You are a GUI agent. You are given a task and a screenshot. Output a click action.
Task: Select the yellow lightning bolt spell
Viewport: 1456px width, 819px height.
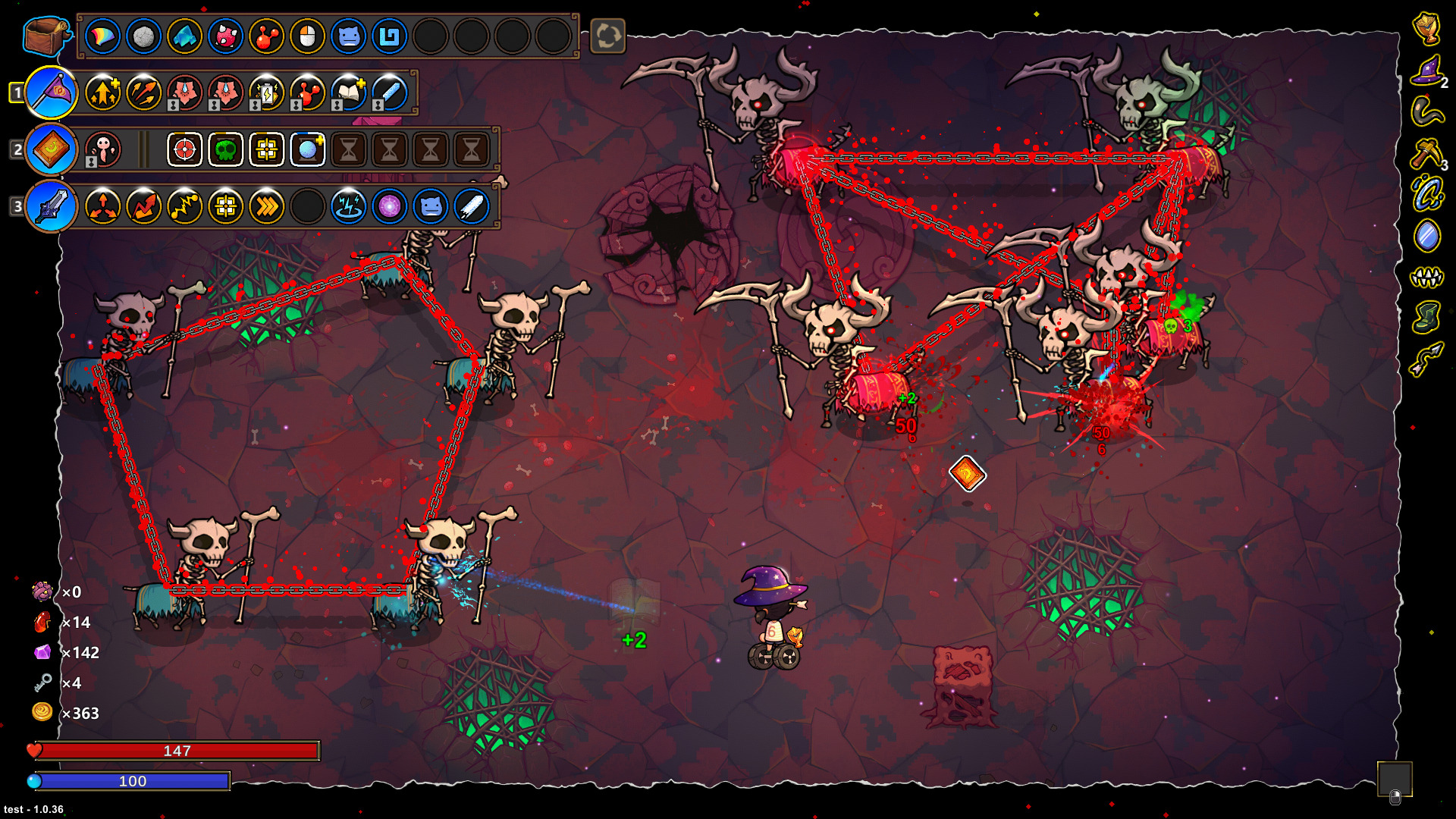point(184,206)
